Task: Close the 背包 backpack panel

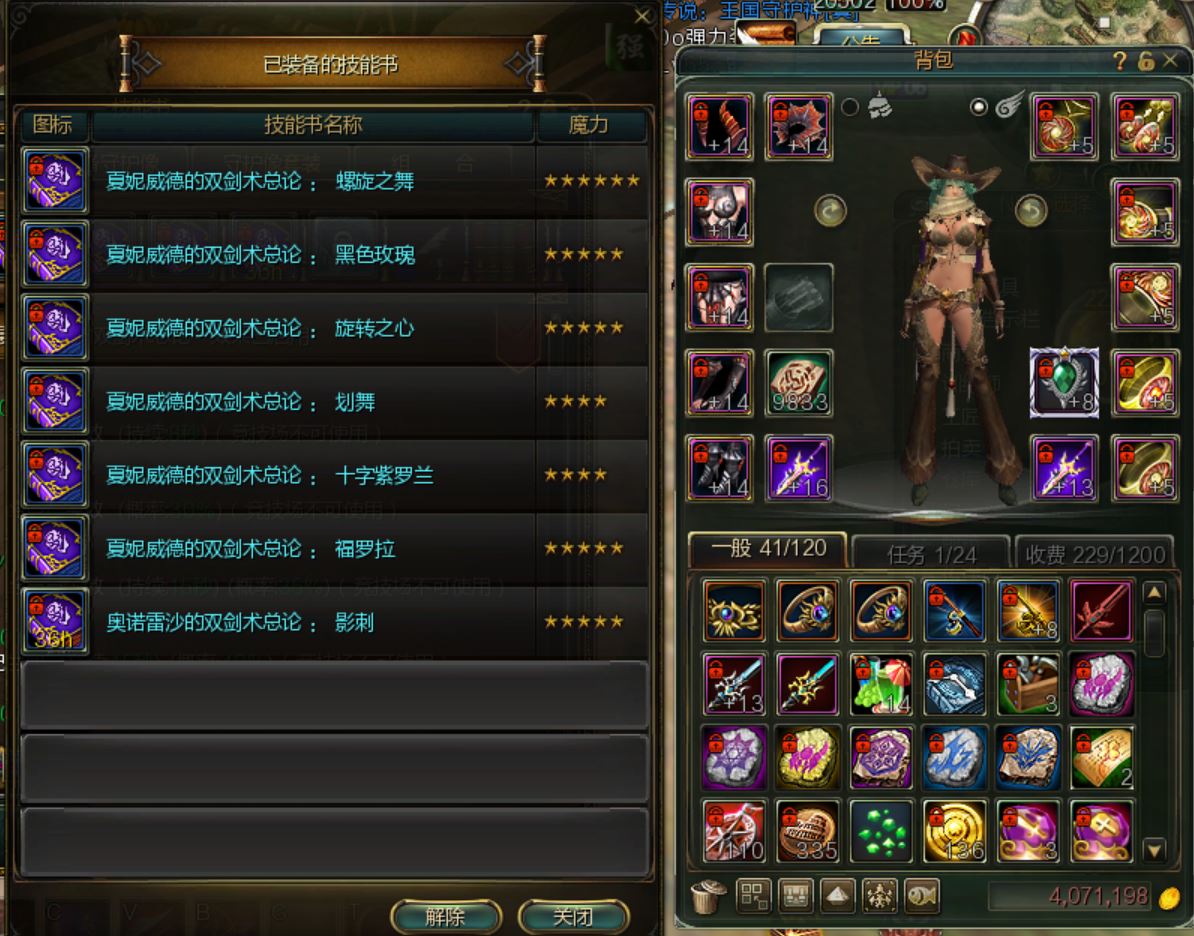Action: pyautogui.click(x=1171, y=62)
